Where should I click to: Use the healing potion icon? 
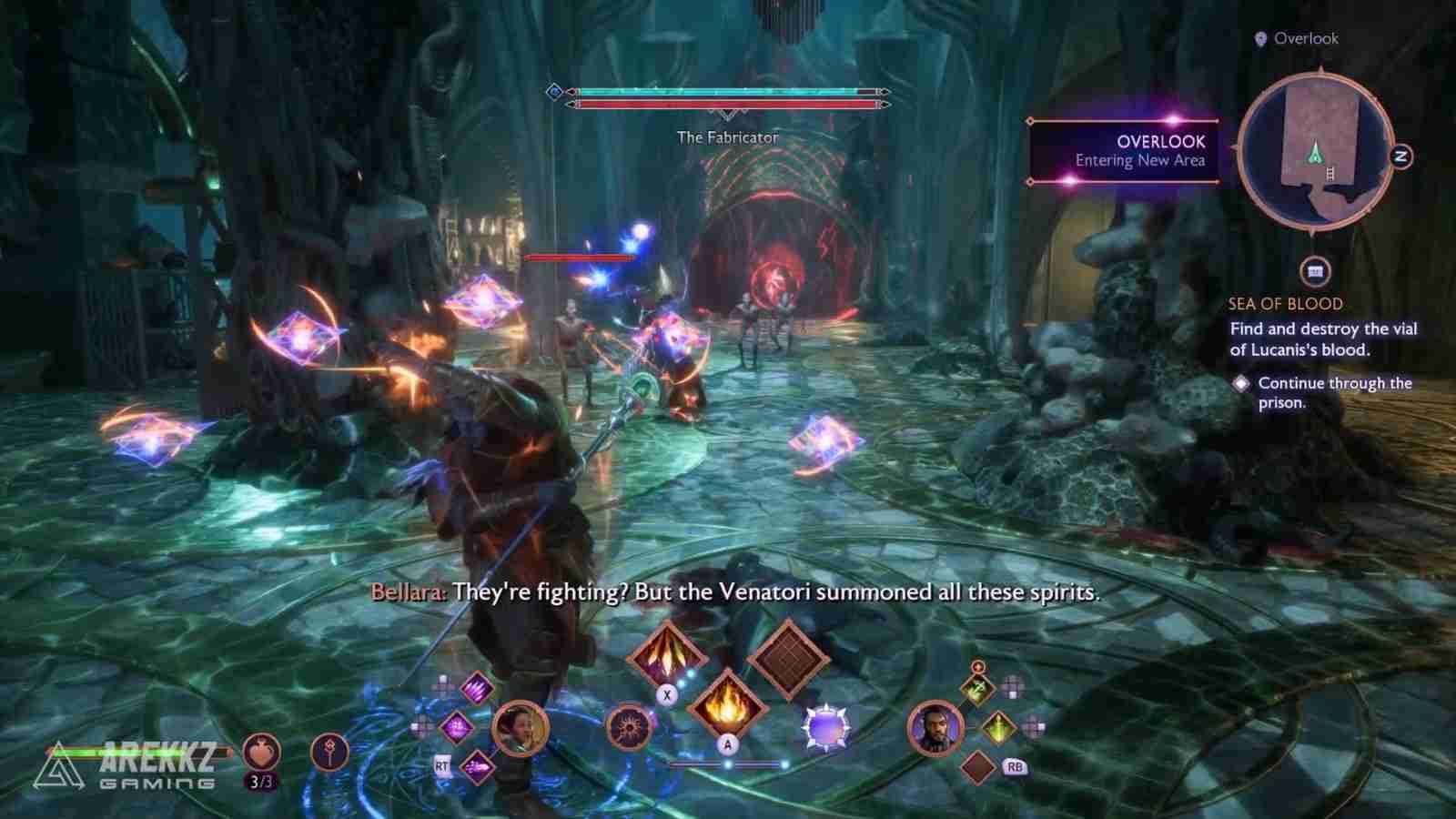pos(262,753)
